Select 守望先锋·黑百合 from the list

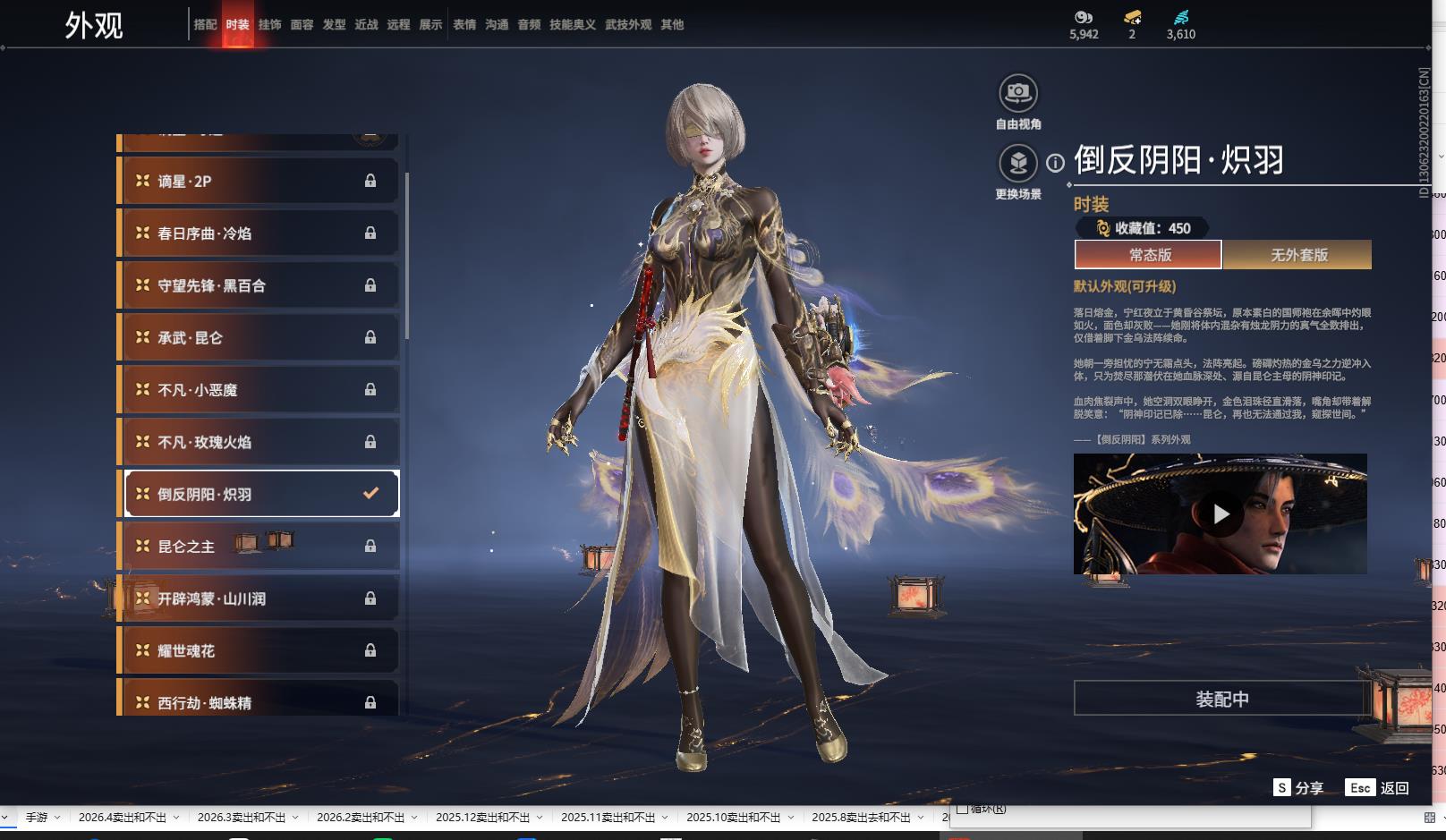(x=258, y=286)
